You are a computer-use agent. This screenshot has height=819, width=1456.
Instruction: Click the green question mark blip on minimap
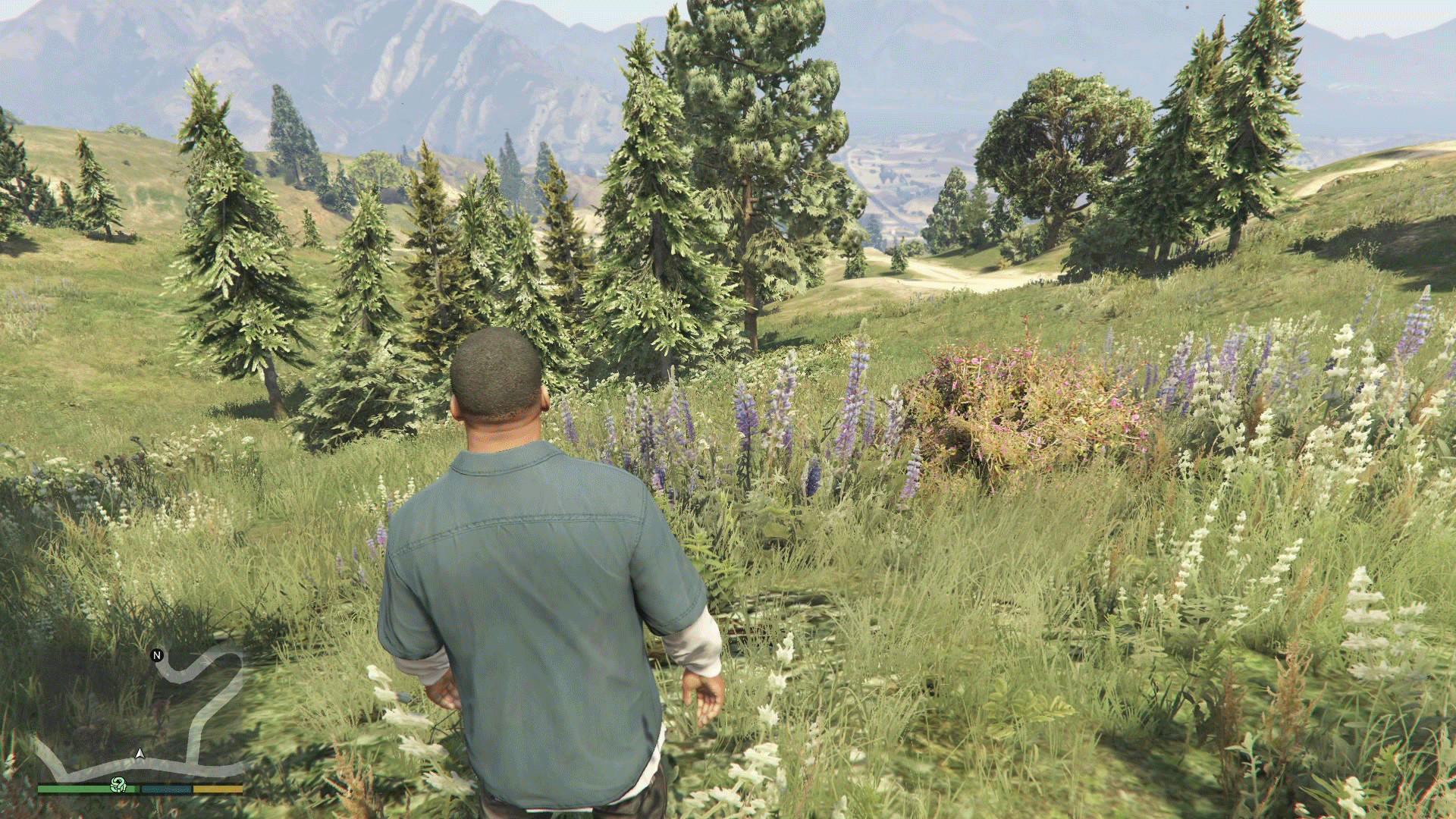[117, 786]
